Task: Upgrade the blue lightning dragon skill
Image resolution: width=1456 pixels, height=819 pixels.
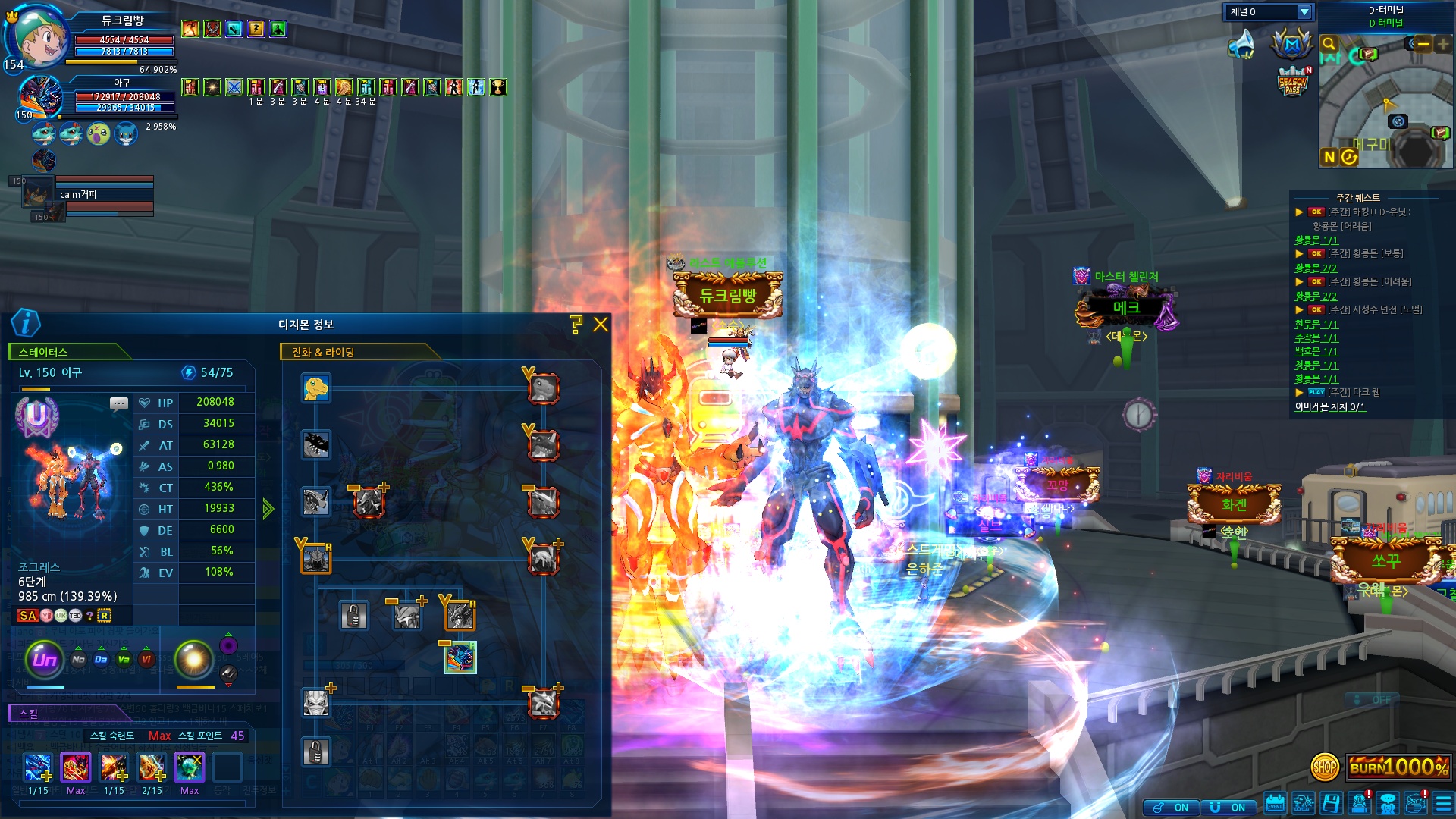Action: [38, 768]
